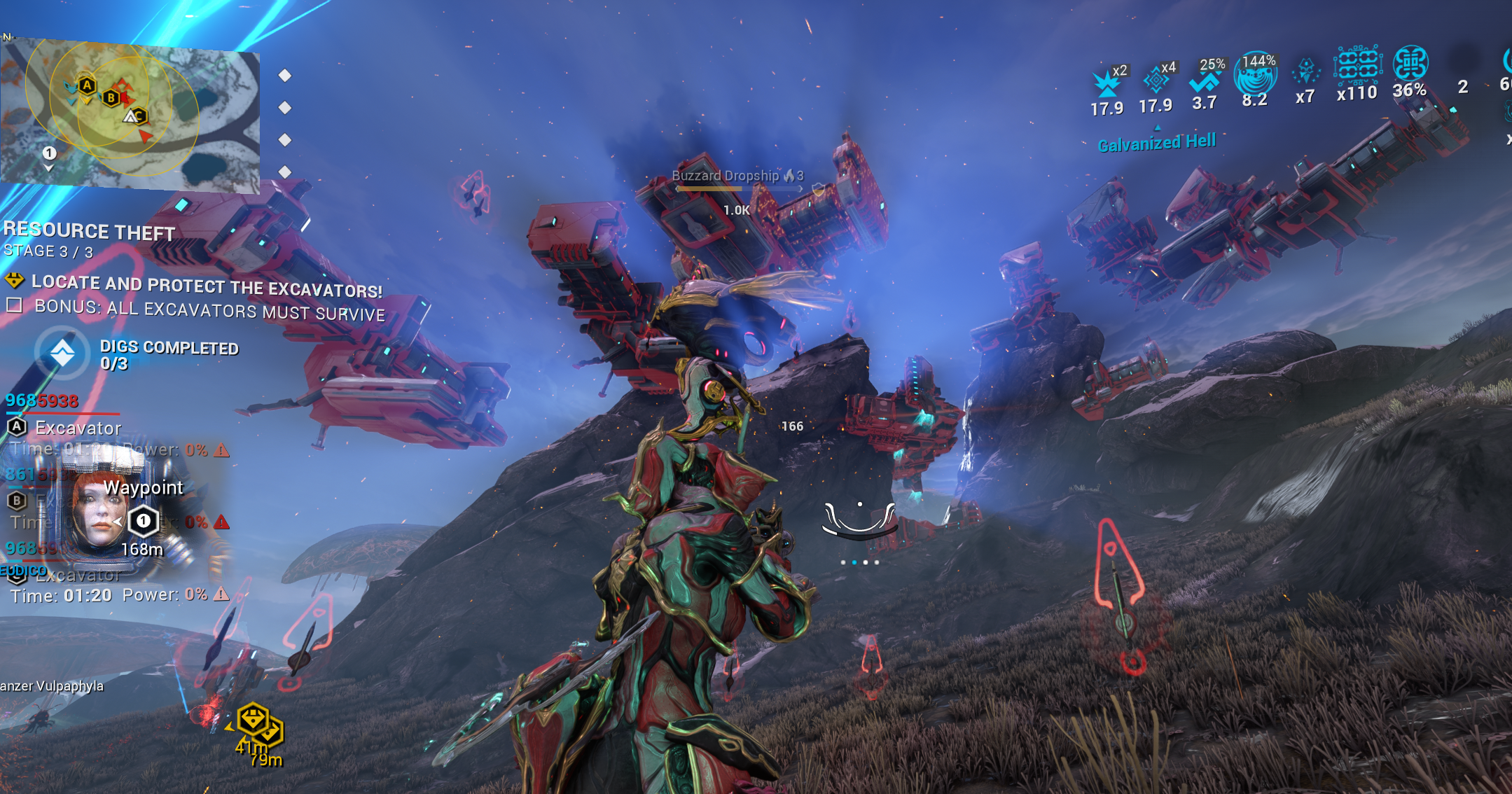1512x794 pixels.
Task: Click the Galvanized Hell buff label
Action: [x=1156, y=143]
